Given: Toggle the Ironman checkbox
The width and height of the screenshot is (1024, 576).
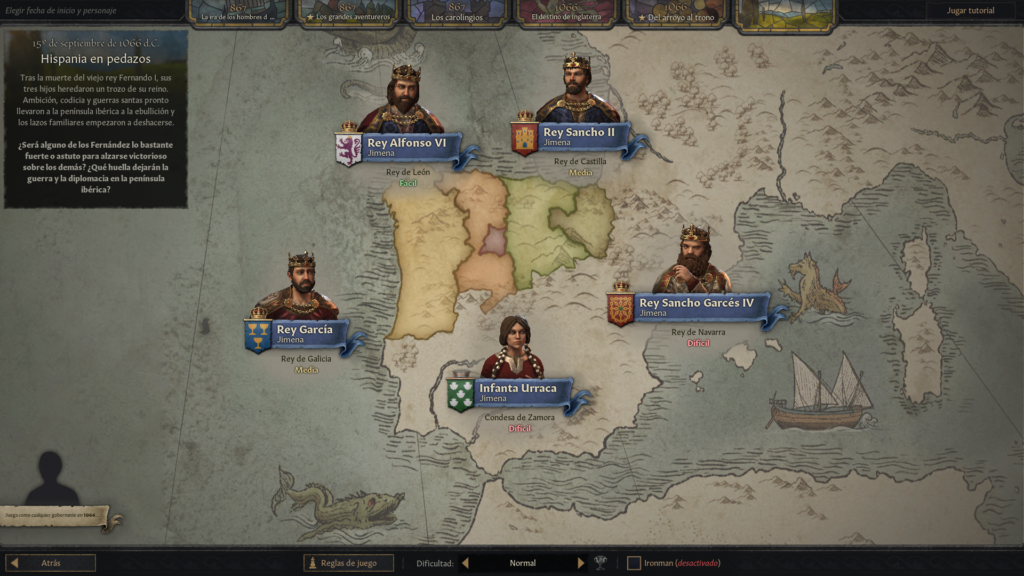Looking at the screenshot, I should pos(634,563).
